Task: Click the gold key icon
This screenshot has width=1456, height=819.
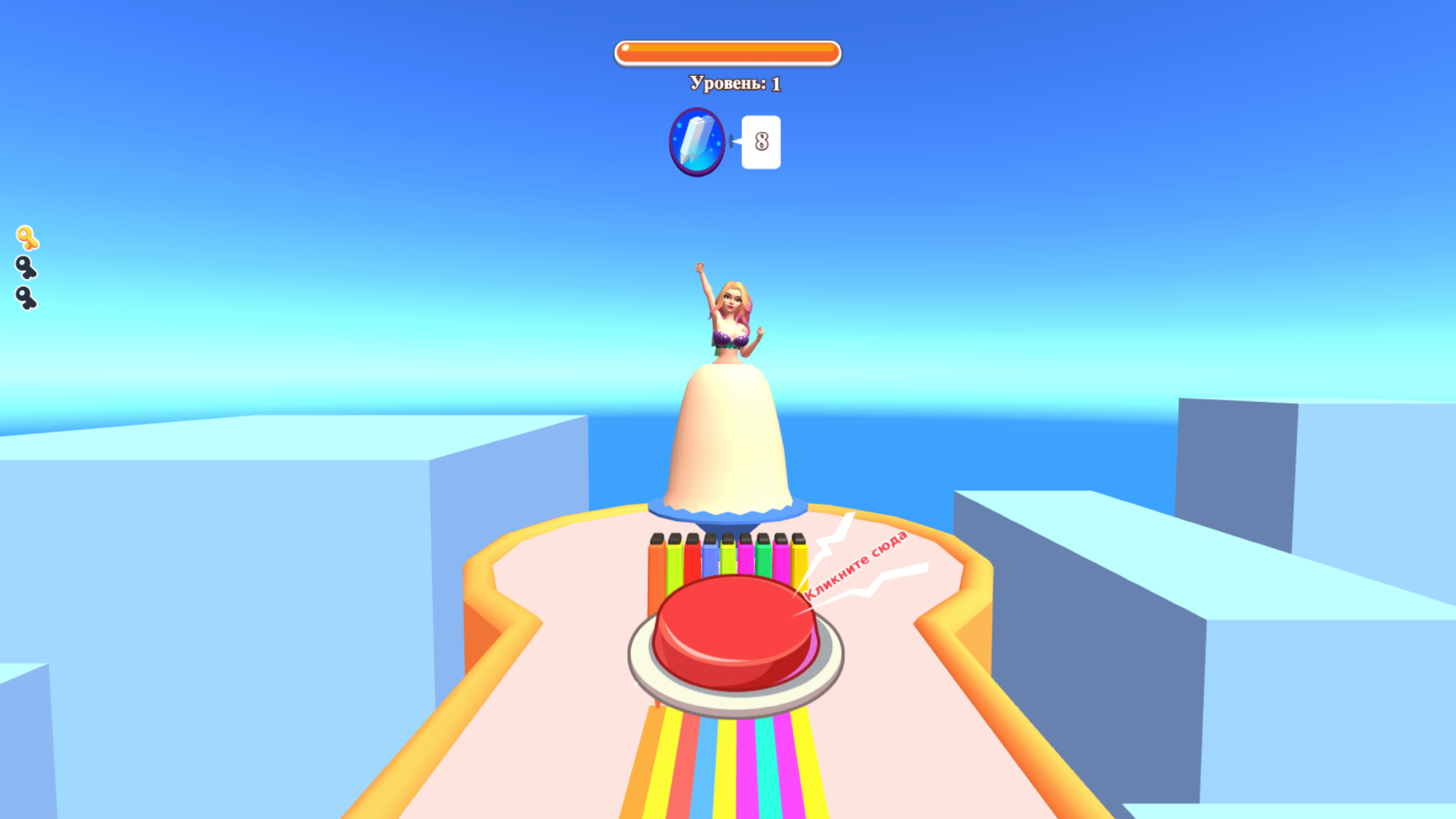Action: coord(28,239)
